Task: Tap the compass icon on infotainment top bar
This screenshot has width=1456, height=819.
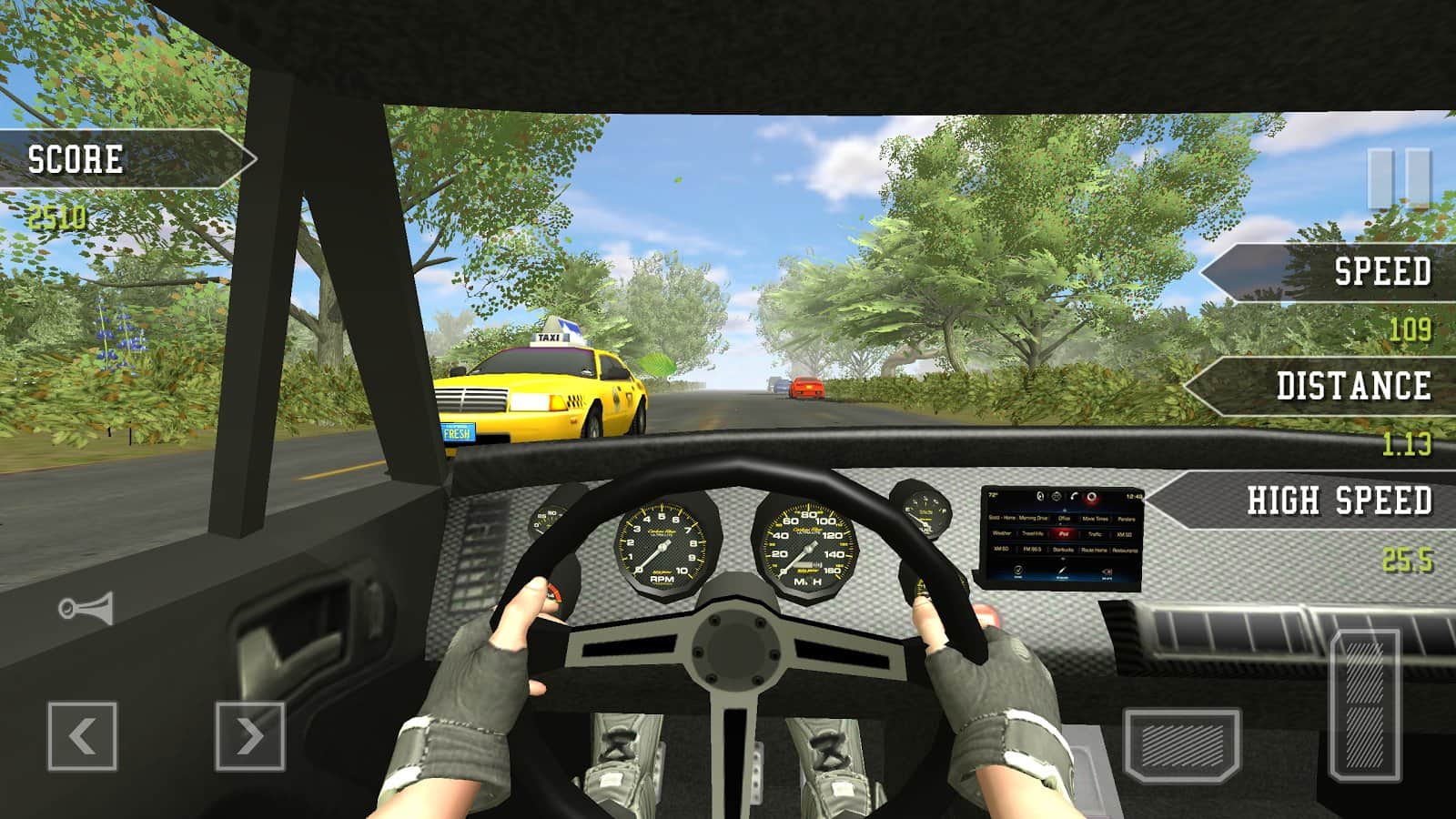Action: pyautogui.click(x=1056, y=496)
